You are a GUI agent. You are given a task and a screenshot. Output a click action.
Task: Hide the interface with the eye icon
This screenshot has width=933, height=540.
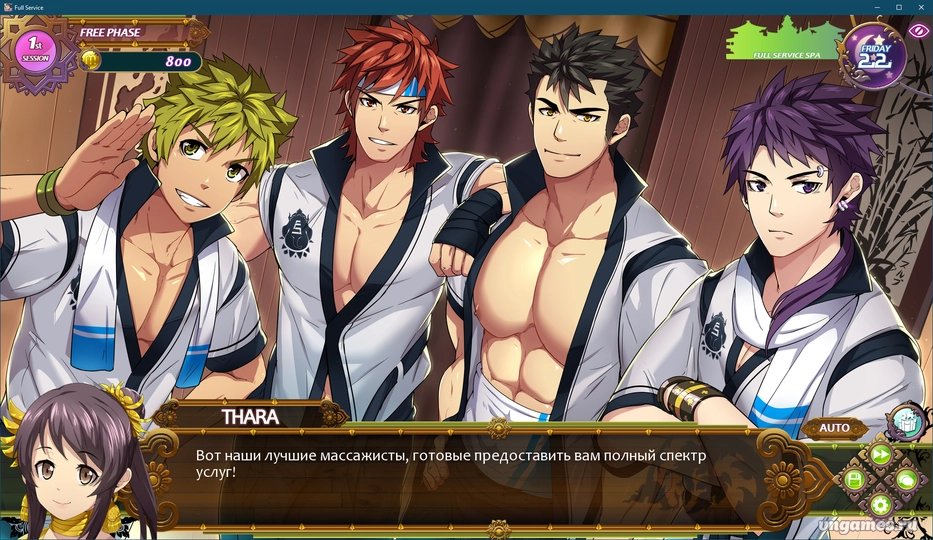[917, 31]
